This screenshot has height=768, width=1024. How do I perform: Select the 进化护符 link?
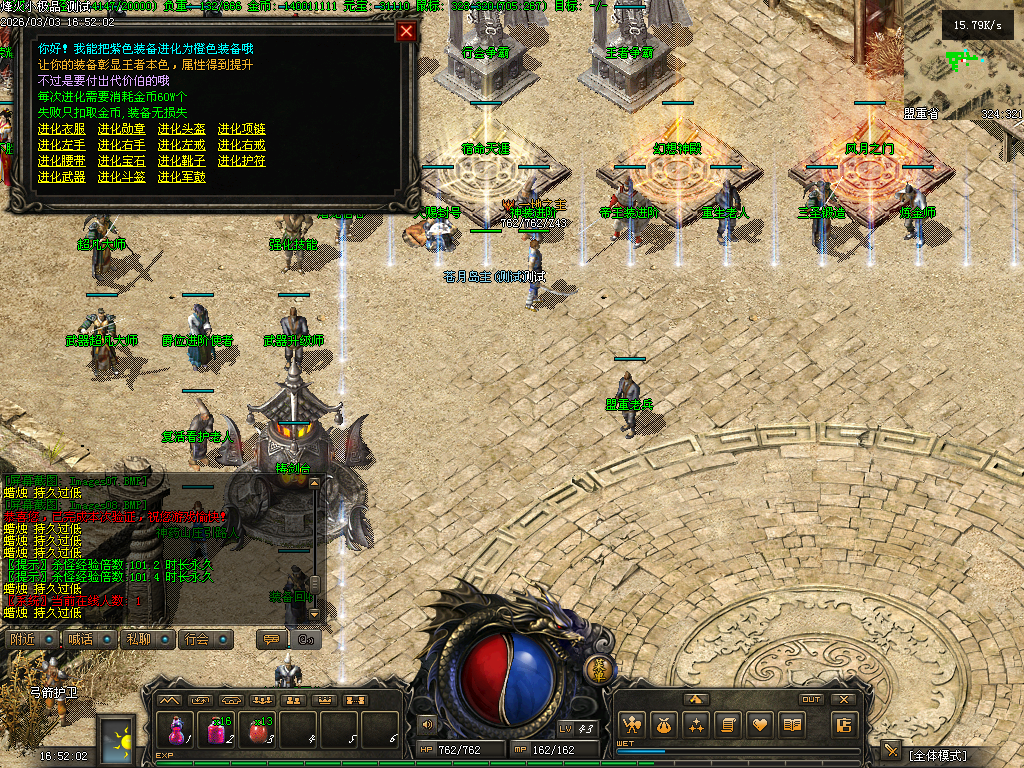242,161
